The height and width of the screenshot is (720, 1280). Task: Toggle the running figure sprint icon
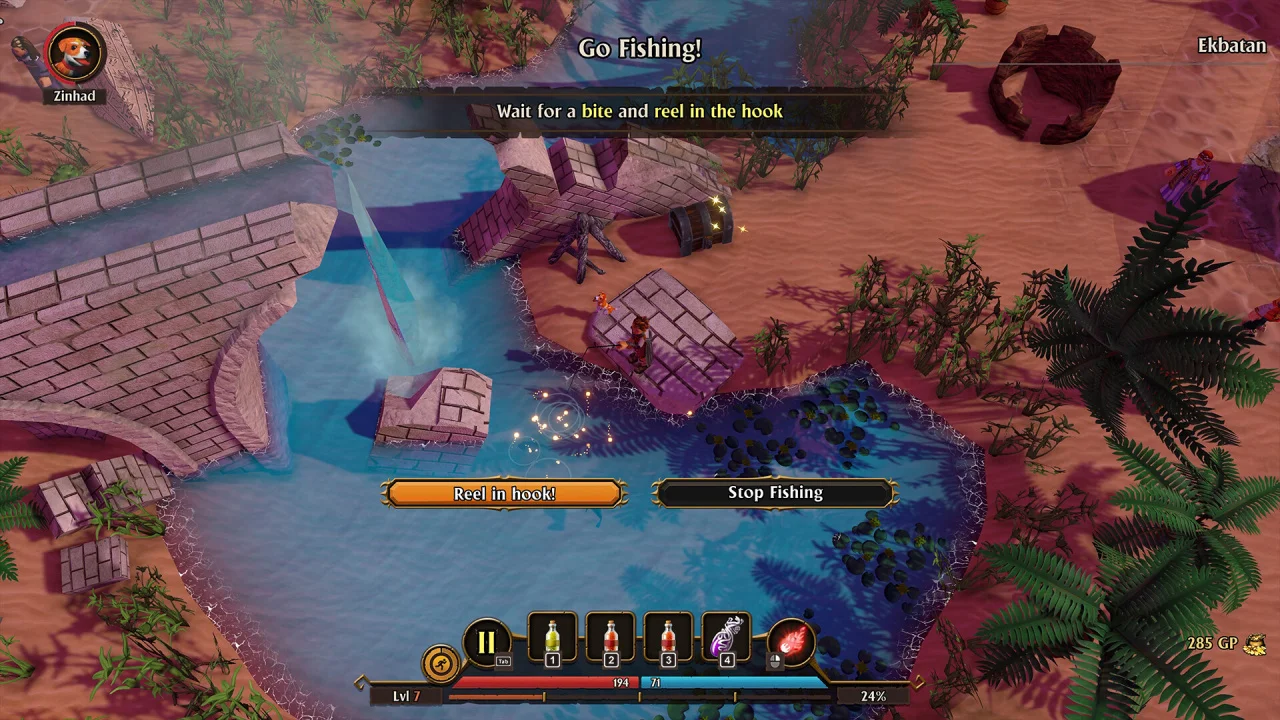click(x=440, y=662)
